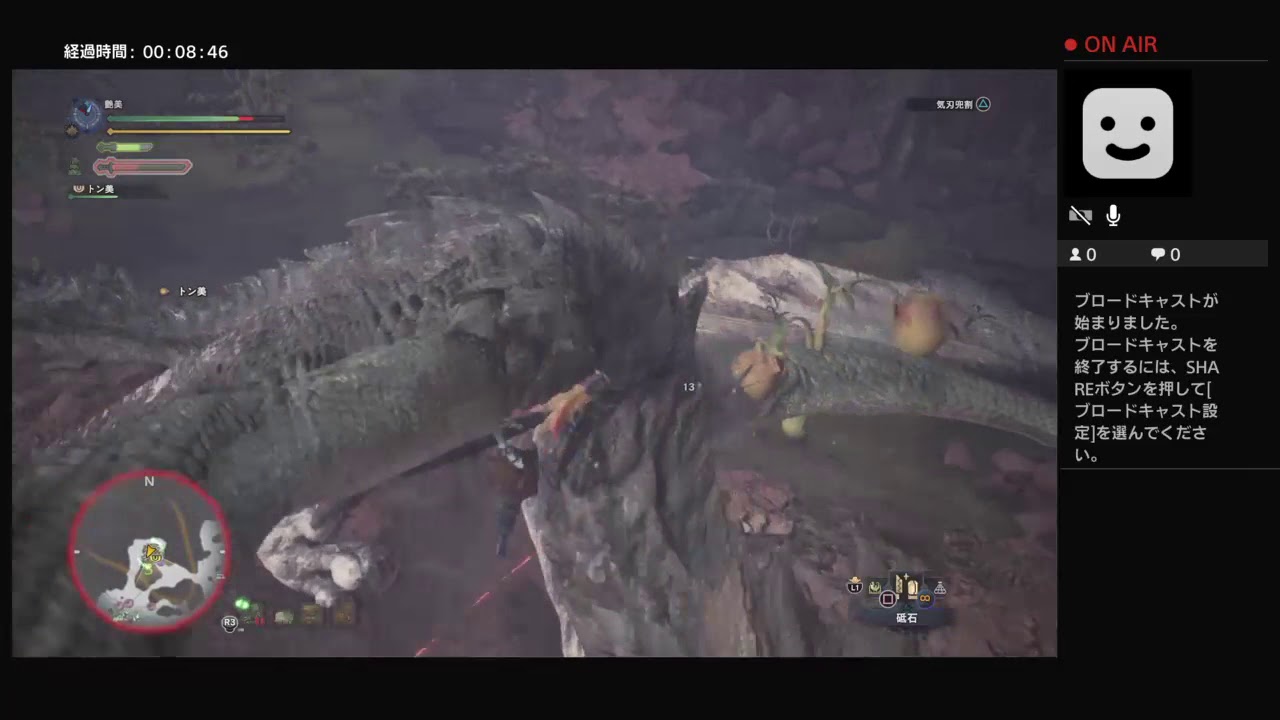Click the elapsed time counter 00:08:46
Viewport: 1280px width, 720px height.
point(147,52)
